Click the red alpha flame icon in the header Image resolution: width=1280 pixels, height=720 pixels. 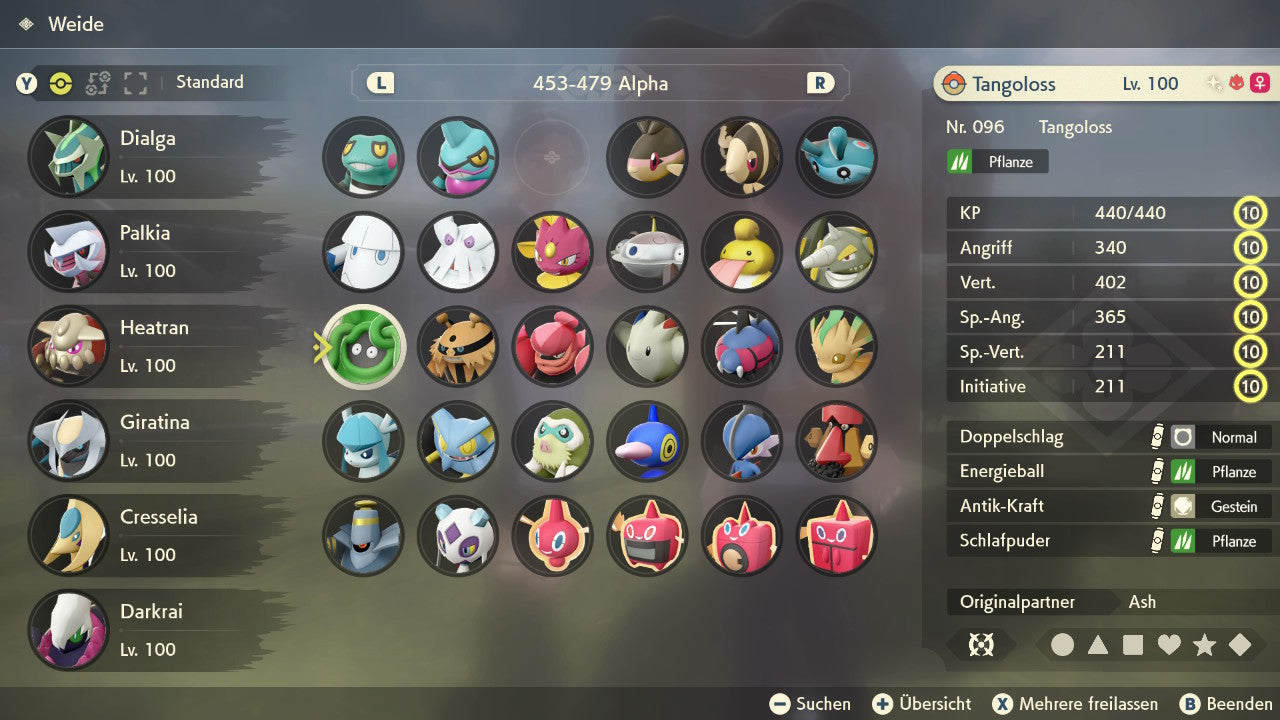1237,82
